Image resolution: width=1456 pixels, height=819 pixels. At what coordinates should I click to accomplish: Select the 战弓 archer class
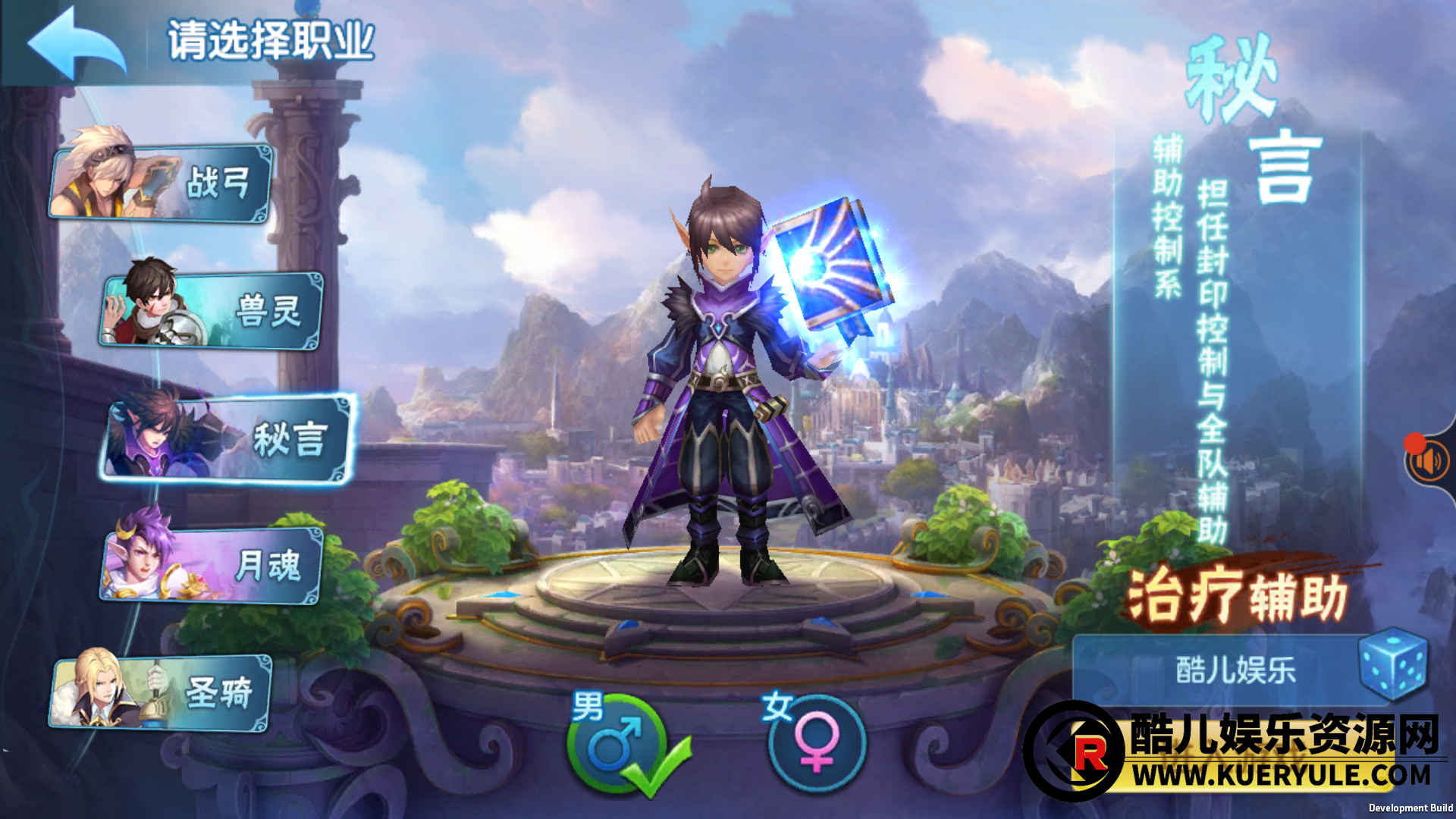point(162,182)
